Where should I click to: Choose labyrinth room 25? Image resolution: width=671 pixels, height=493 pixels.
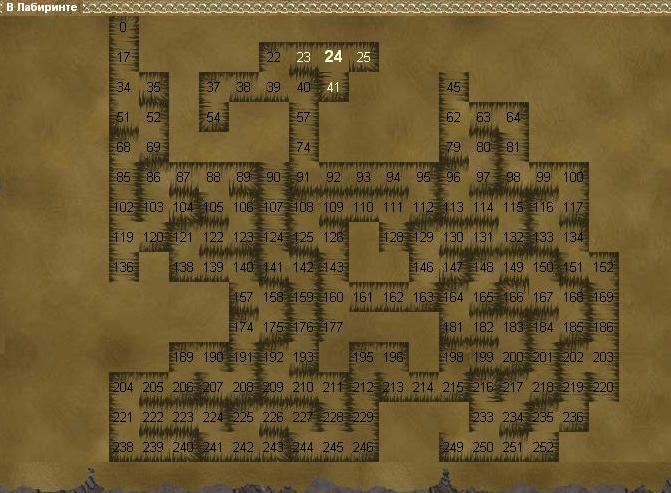point(364,57)
